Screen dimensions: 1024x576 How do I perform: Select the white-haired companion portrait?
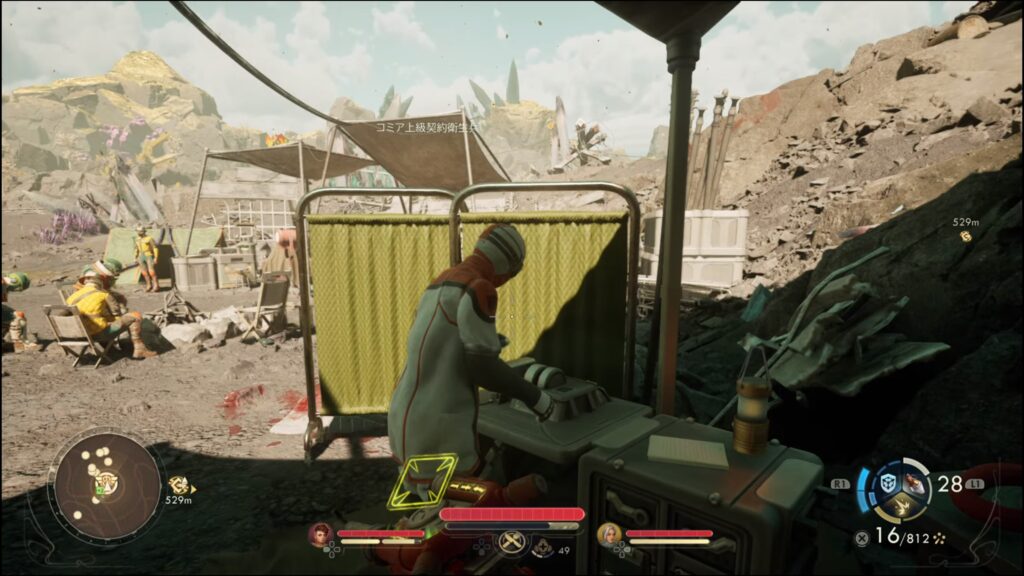(609, 535)
